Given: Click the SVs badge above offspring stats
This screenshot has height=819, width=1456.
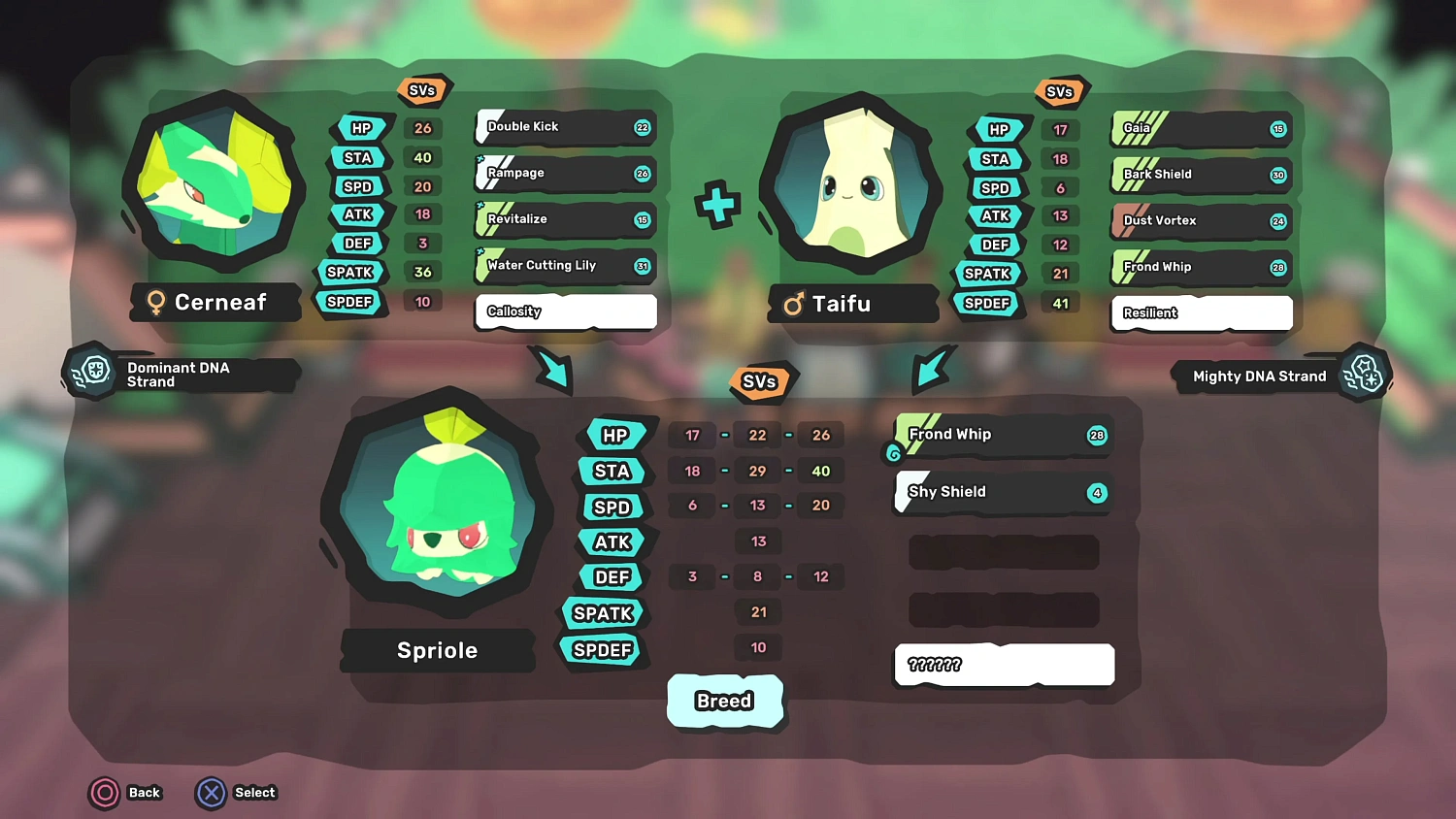Looking at the screenshot, I should [762, 381].
